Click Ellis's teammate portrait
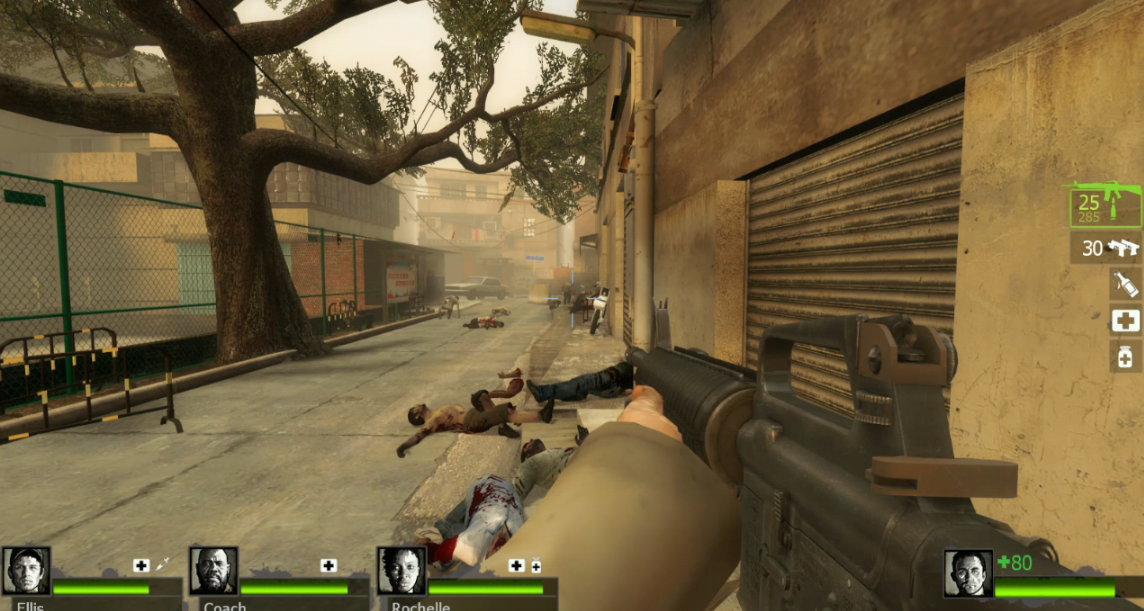This screenshot has width=1144, height=611. [x=26, y=571]
